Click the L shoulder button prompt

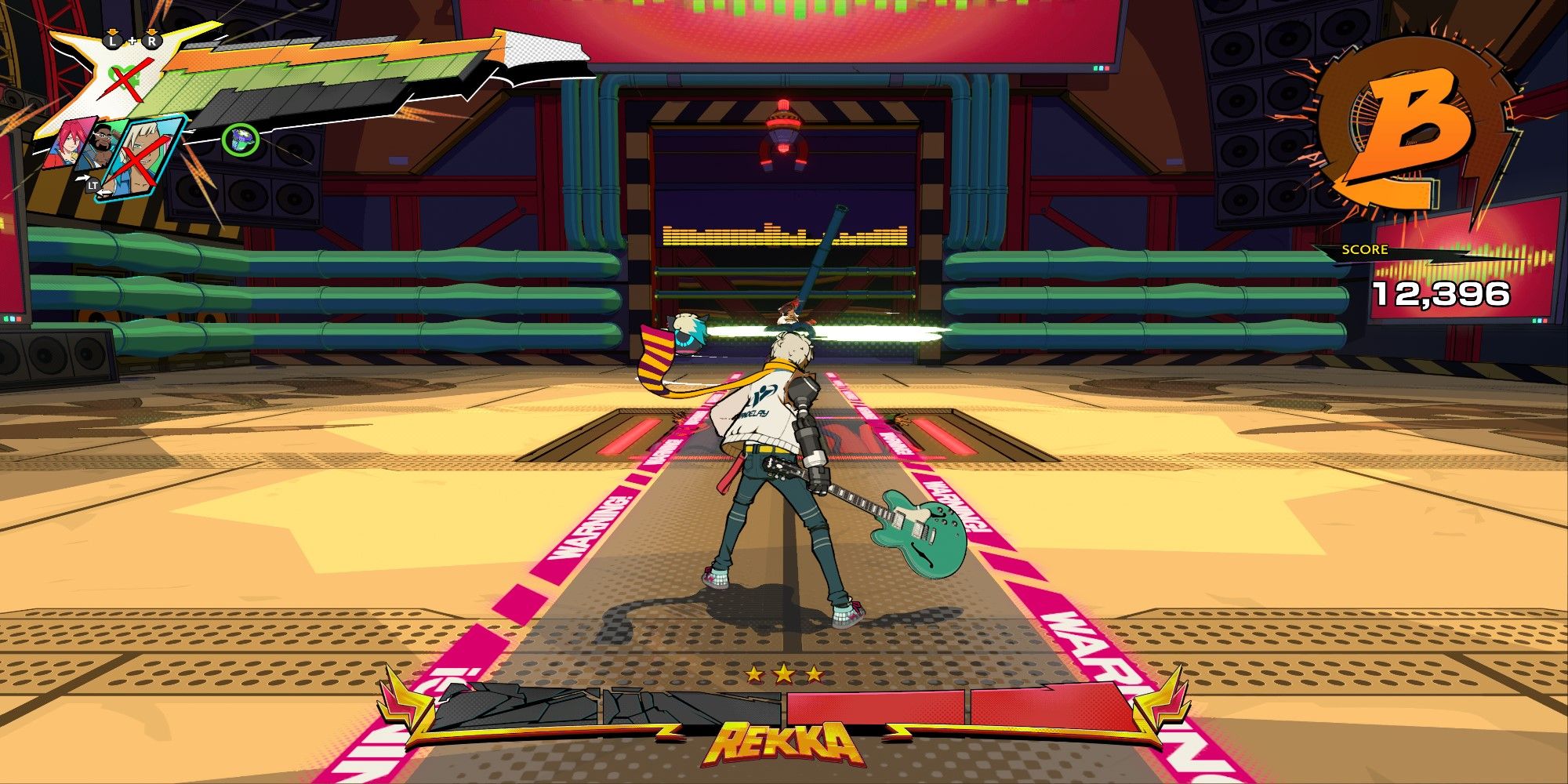coord(112,41)
